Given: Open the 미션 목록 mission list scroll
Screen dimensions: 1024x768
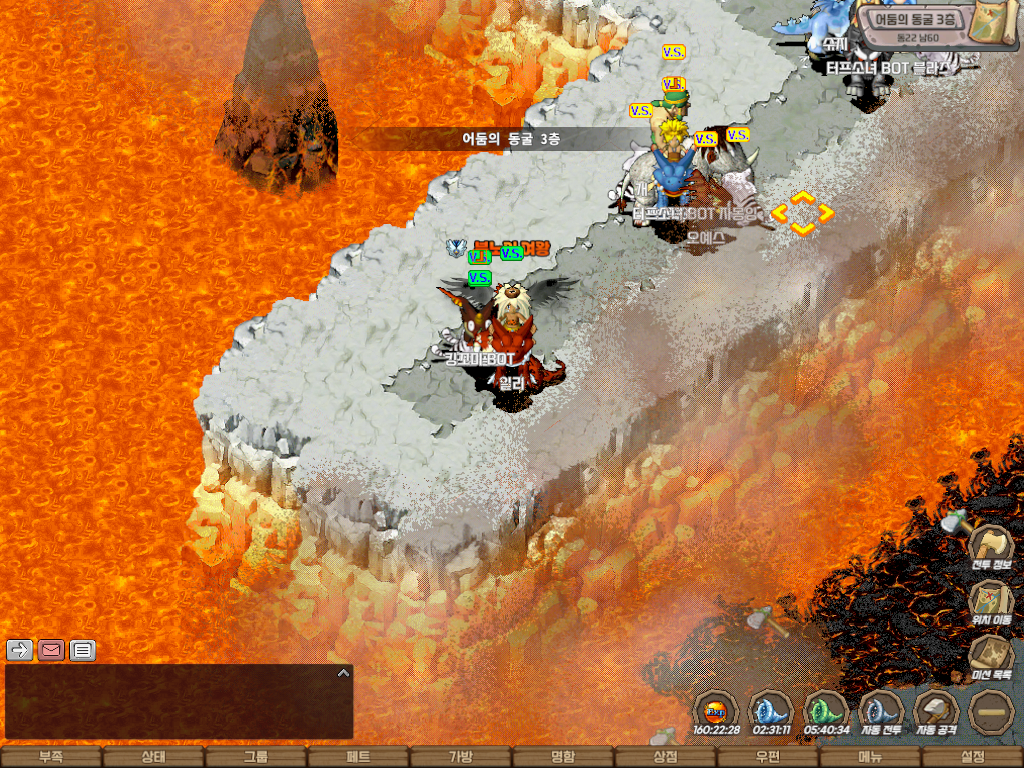Looking at the screenshot, I should coord(991,657).
